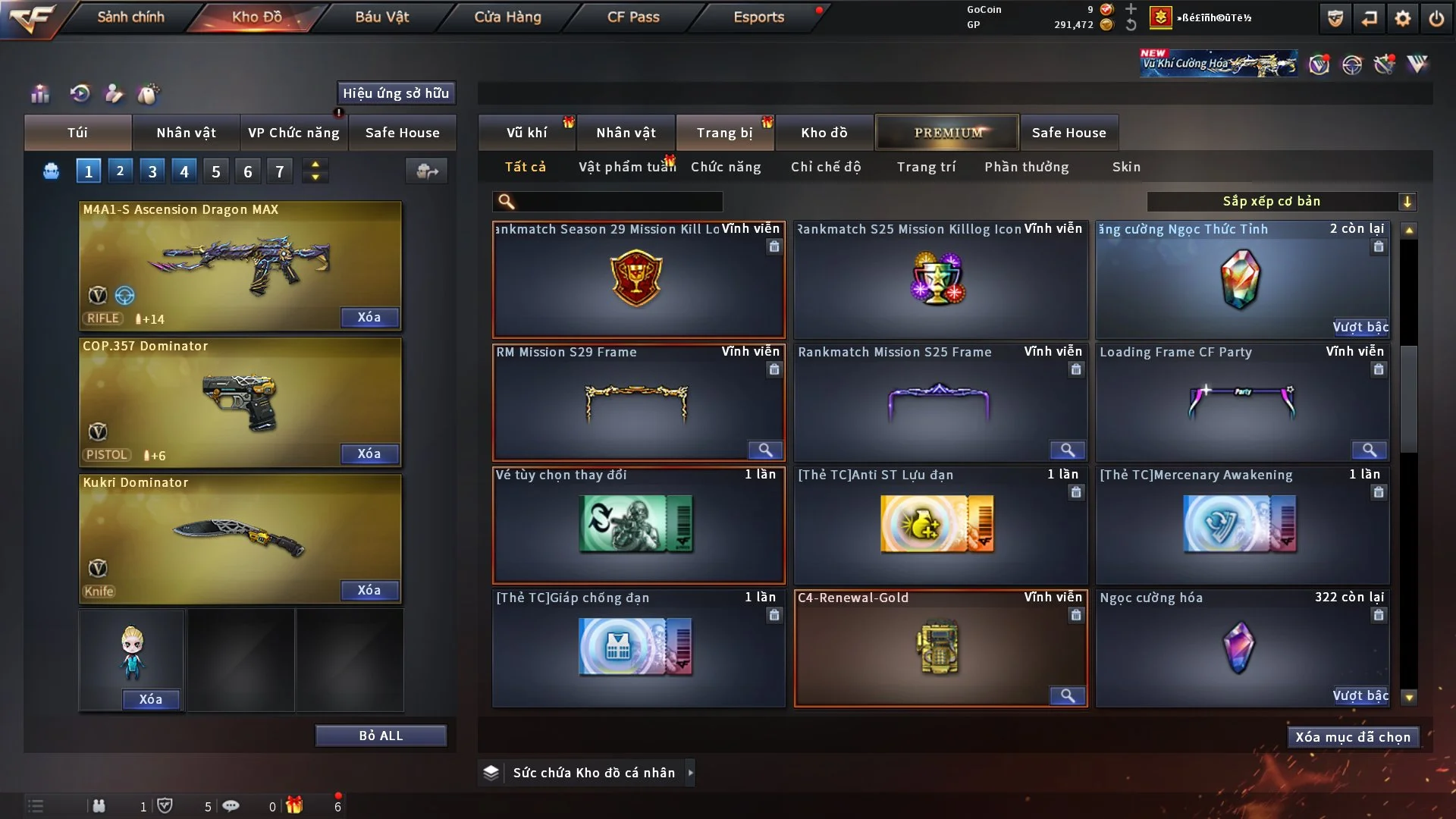The height and width of the screenshot is (819, 1456).
Task: Select Vé tùy chọn thay đổi ticket
Action: [638, 525]
